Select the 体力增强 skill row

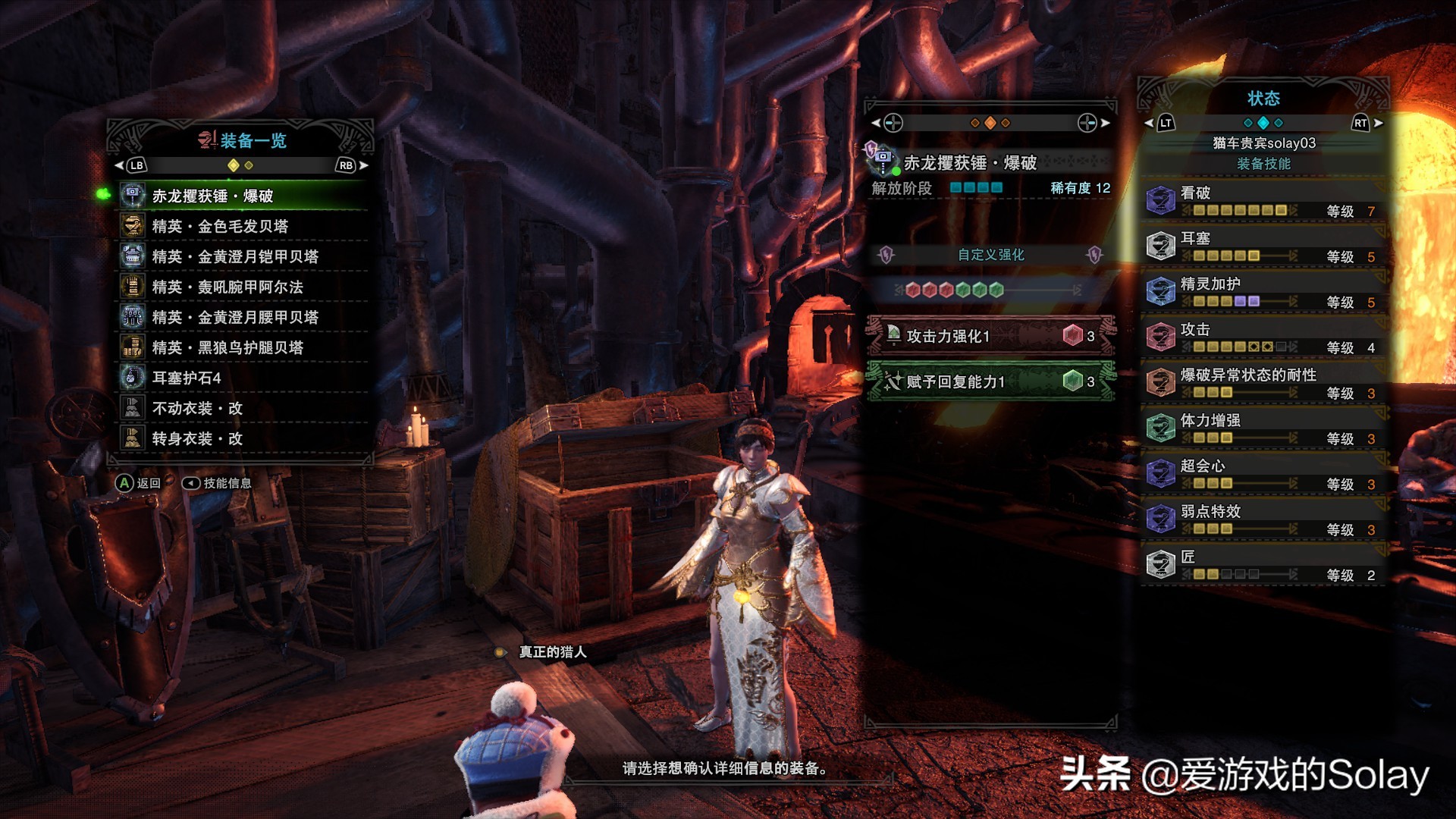tap(1263, 428)
